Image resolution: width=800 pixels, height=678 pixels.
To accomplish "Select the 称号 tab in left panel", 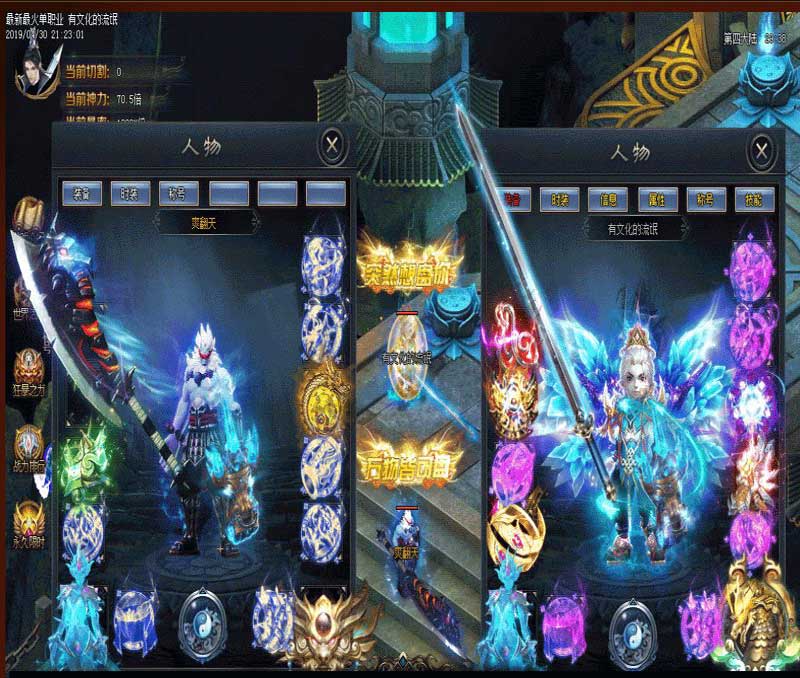I will pyautogui.click(x=179, y=192).
